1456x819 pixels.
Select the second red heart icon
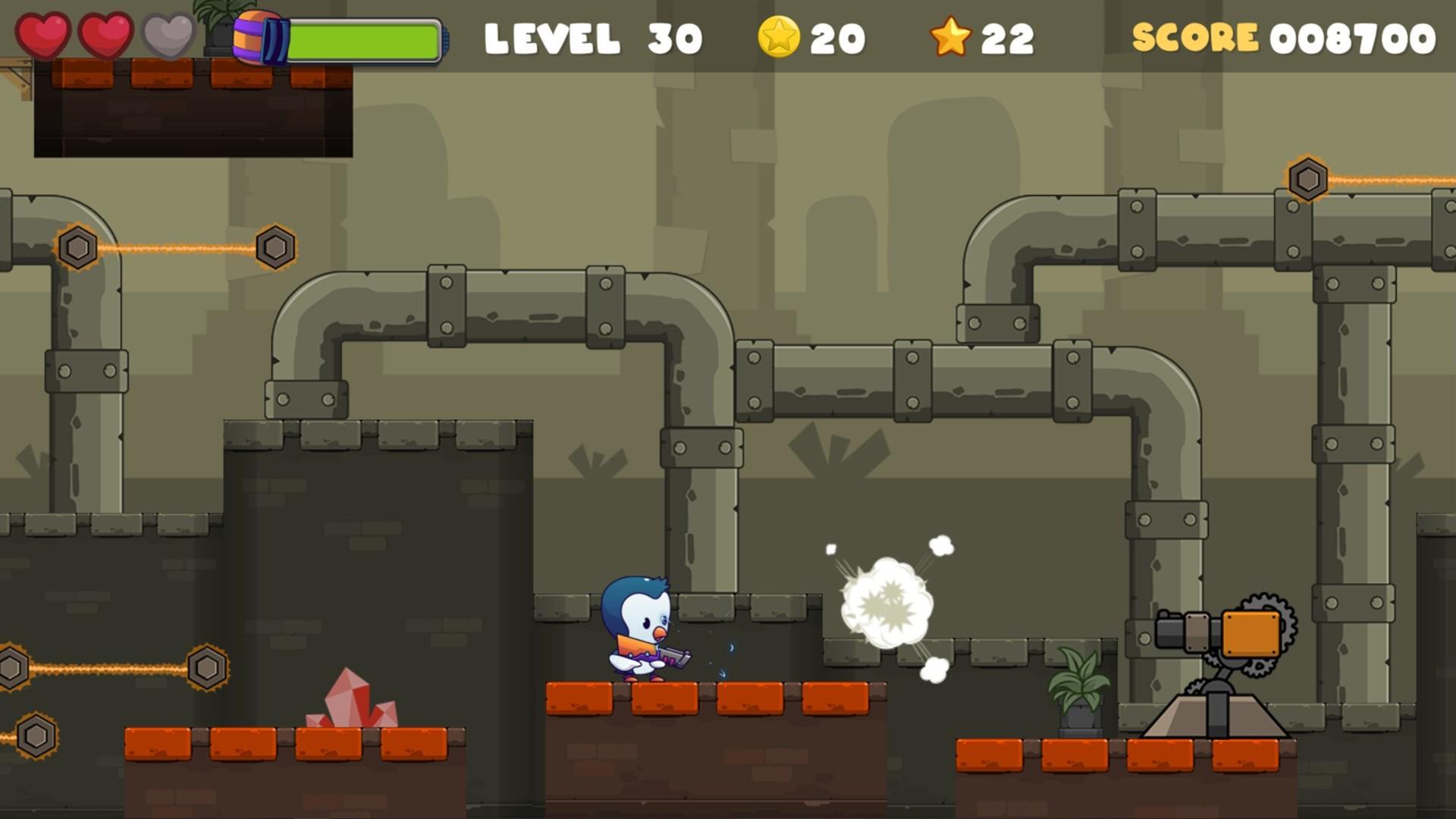point(105,33)
